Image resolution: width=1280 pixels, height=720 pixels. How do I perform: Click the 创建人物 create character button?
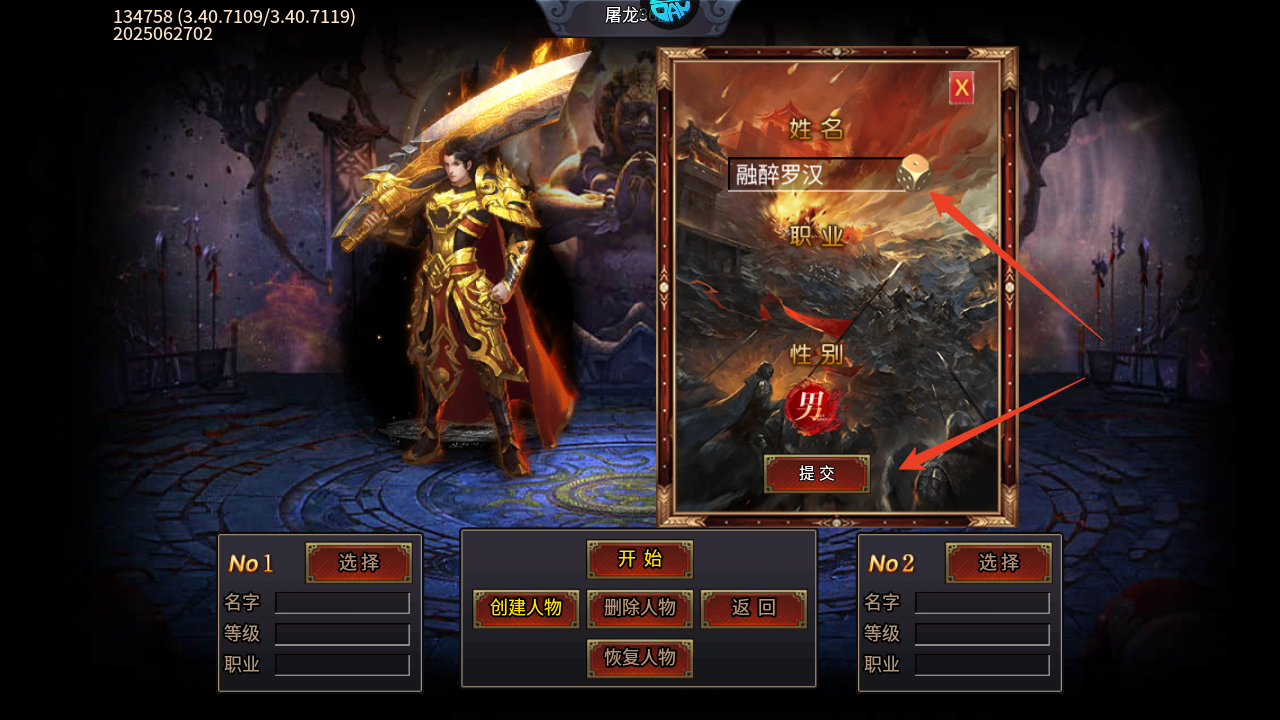click(x=525, y=608)
